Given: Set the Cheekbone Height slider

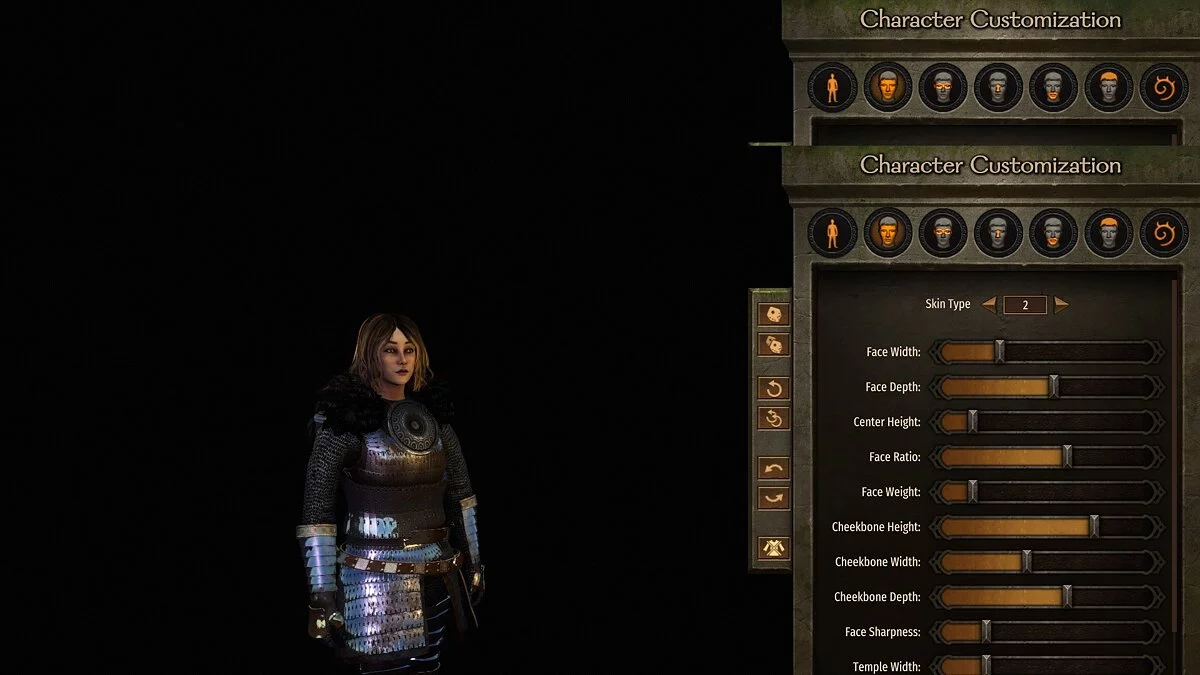Looking at the screenshot, I should tap(1094, 527).
